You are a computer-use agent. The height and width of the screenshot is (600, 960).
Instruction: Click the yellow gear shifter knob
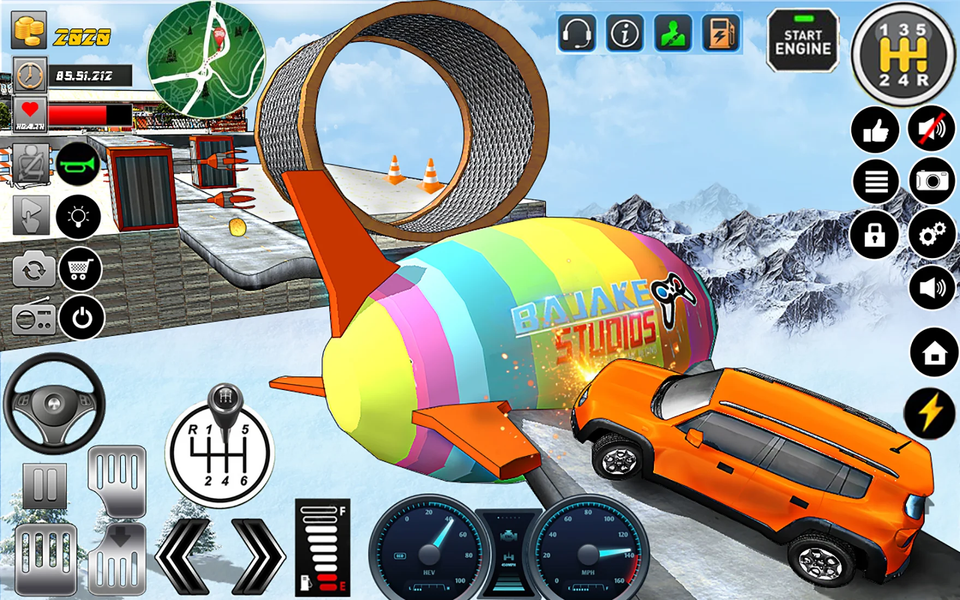coord(904,54)
